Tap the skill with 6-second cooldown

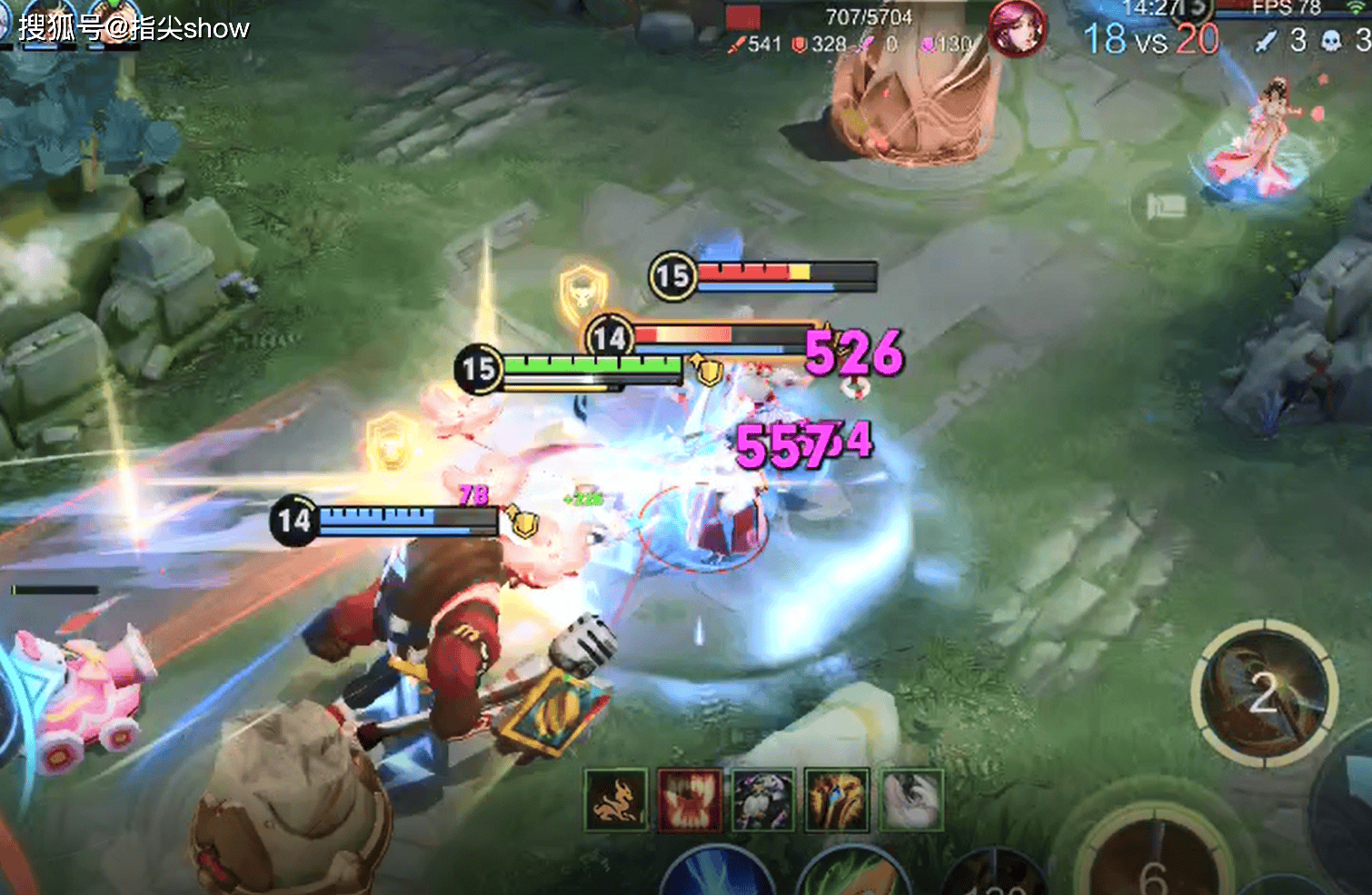1154,859
